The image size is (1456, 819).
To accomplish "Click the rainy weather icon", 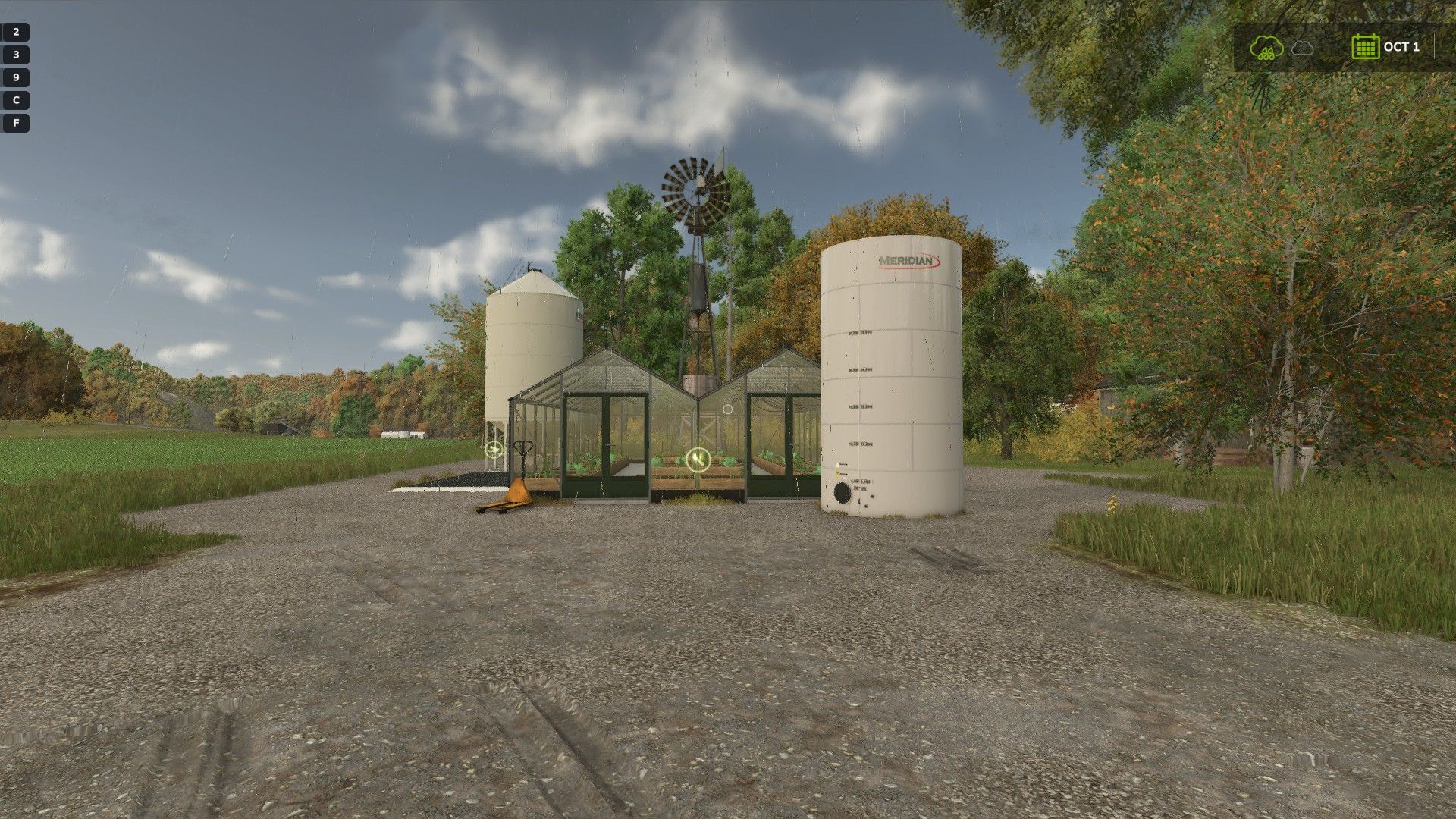I will [x=1266, y=47].
